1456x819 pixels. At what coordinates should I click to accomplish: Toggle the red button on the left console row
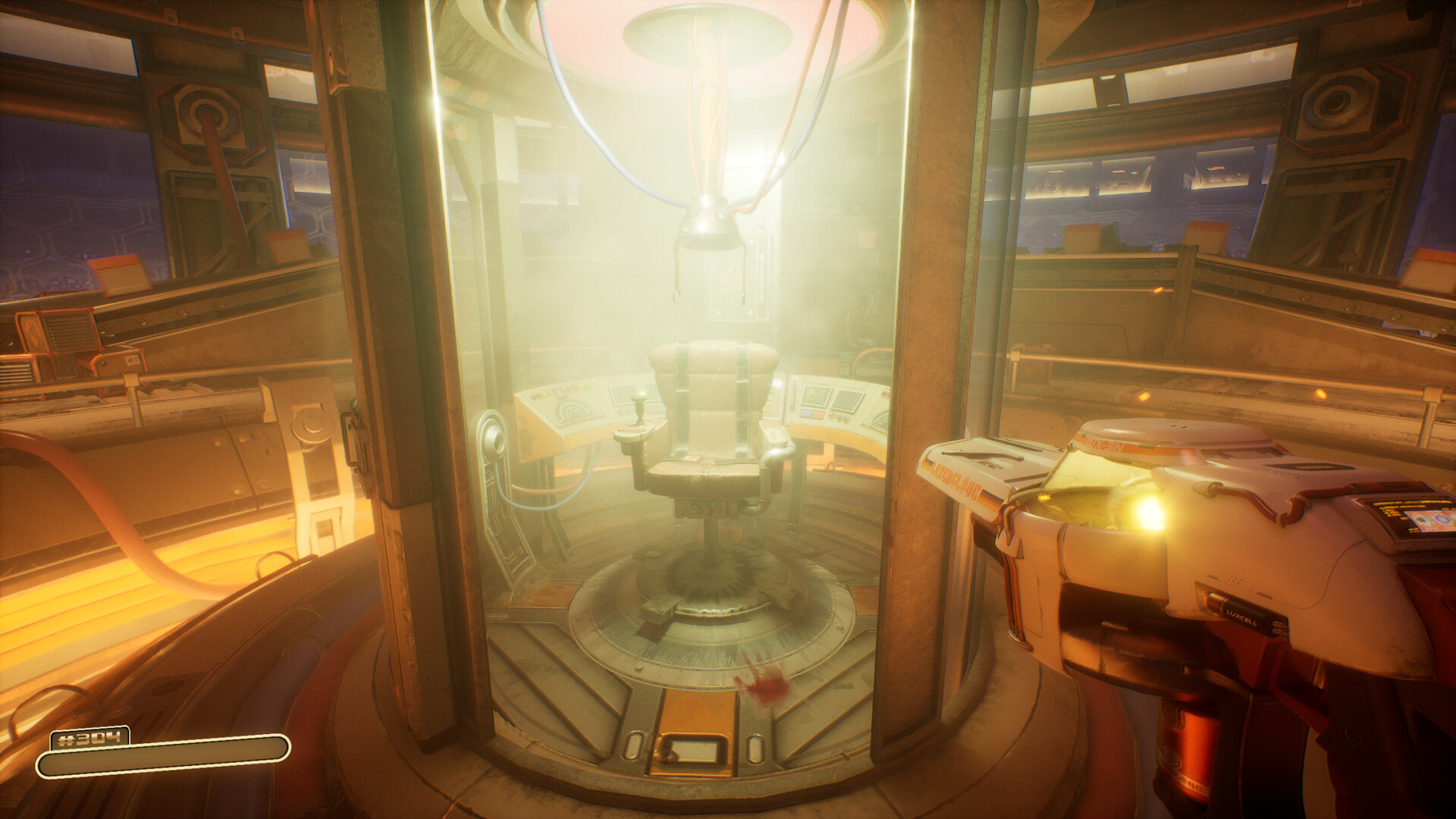click(x=536, y=395)
